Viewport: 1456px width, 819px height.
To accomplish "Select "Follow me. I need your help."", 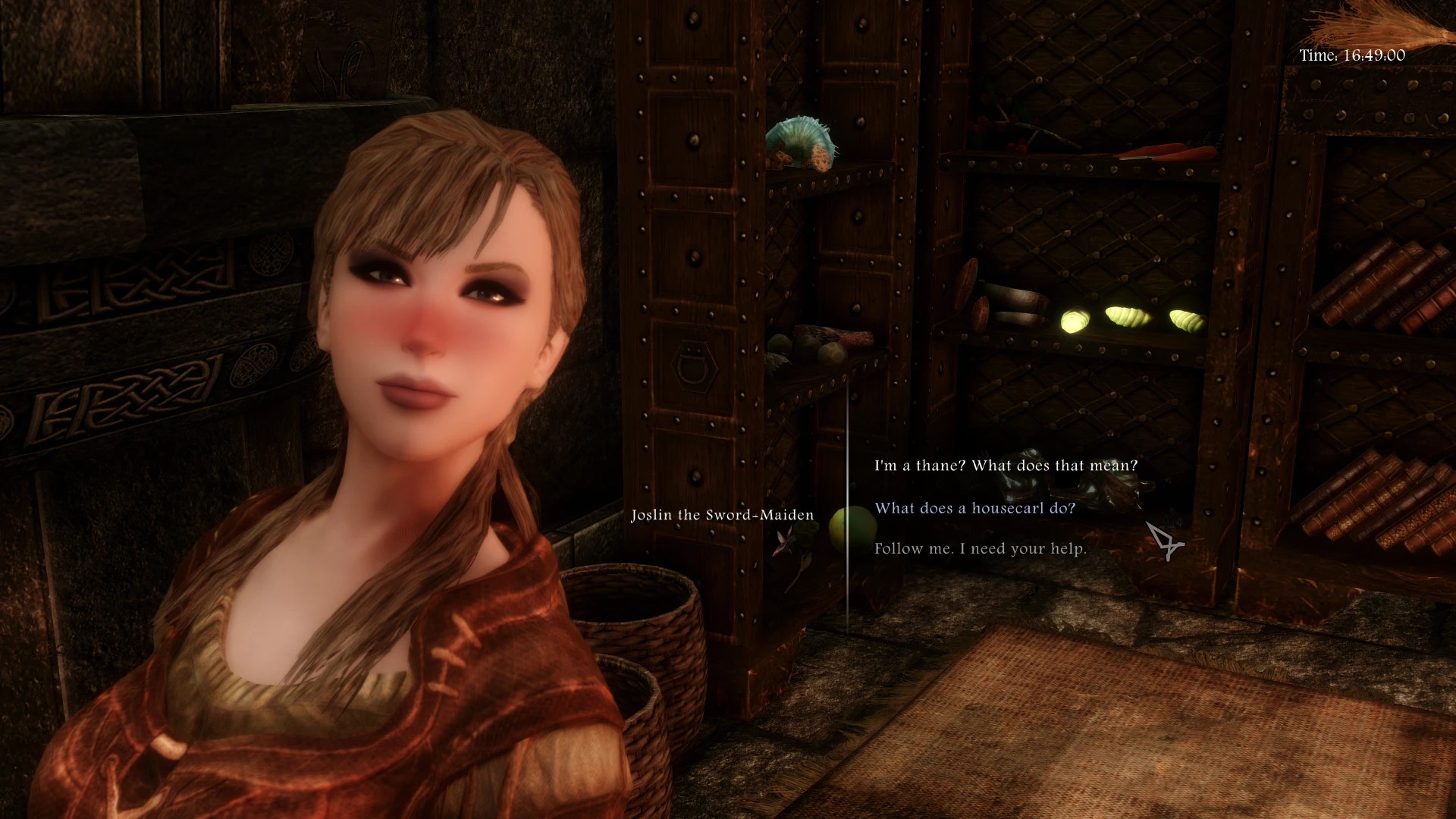I will (x=980, y=548).
